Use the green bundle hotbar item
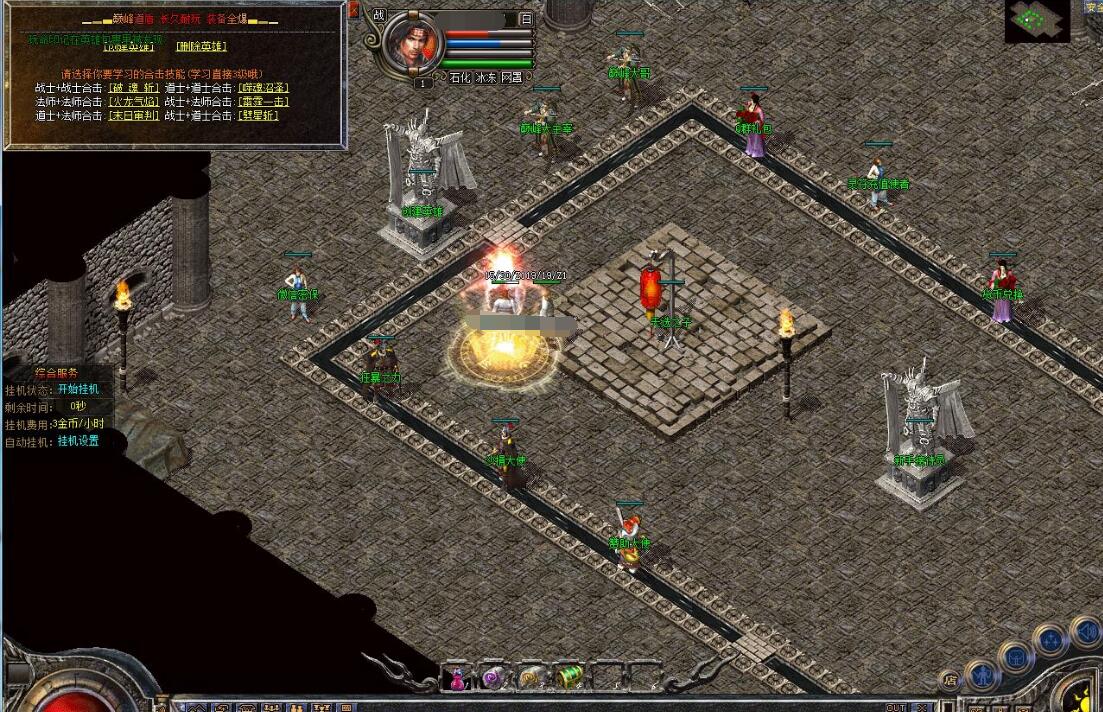The height and width of the screenshot is (712, 1103). 568,678
